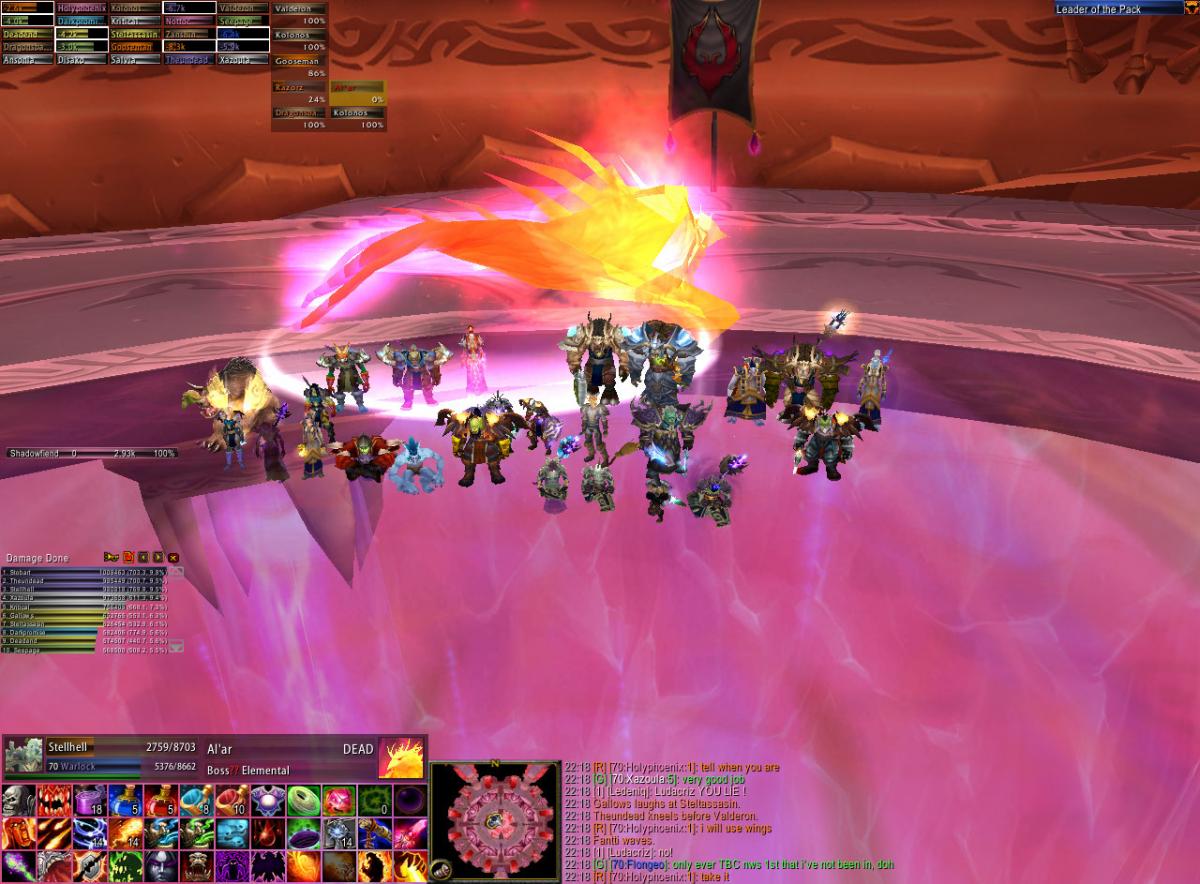Select Holyphoenix in the raid frames

tap(80, 8)
